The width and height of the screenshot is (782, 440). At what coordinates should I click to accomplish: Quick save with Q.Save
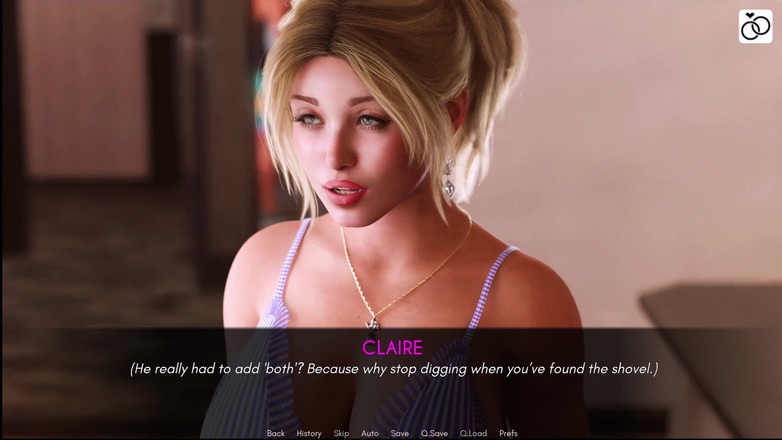(x=434, y=433)
